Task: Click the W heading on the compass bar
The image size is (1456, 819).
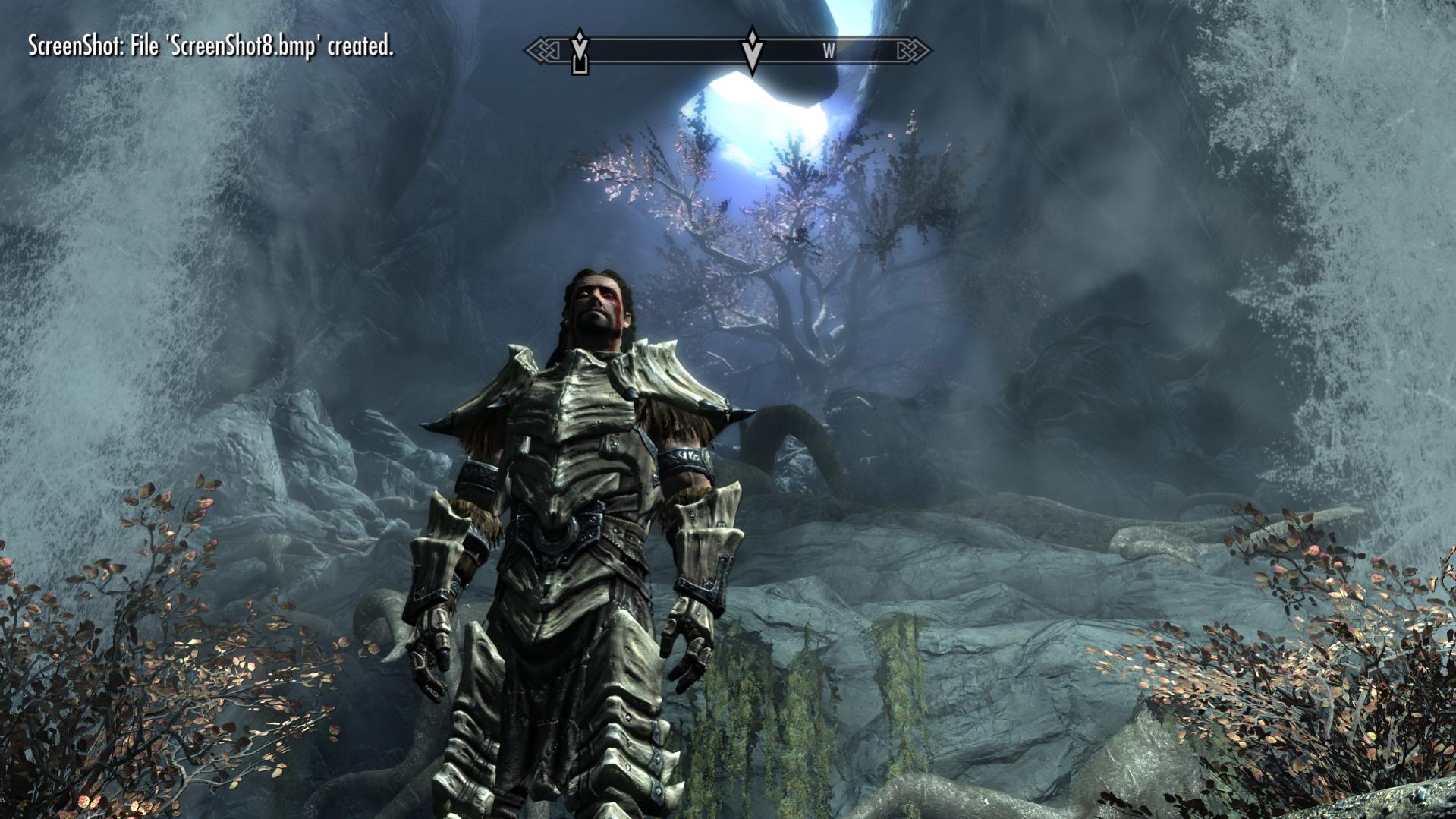Action: [829, 52]
